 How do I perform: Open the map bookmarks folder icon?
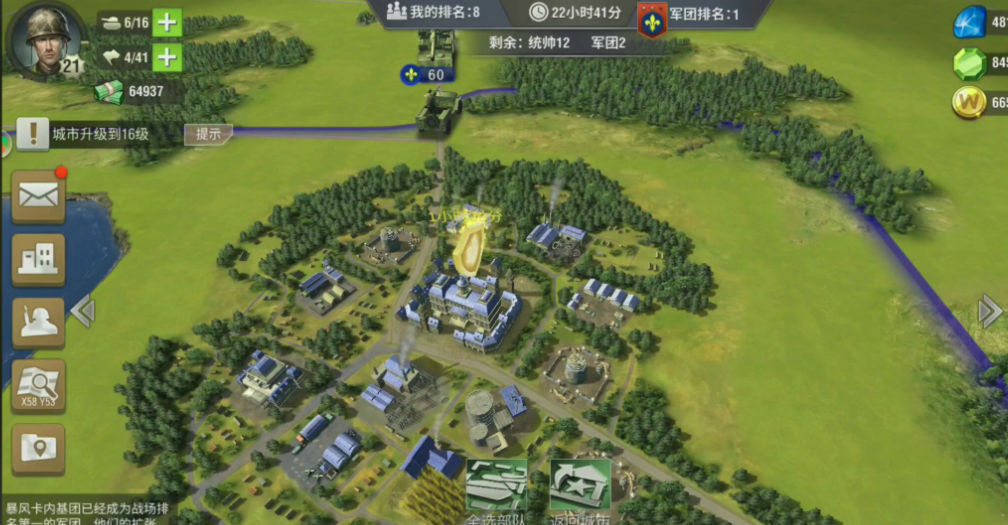pos(39,448)
